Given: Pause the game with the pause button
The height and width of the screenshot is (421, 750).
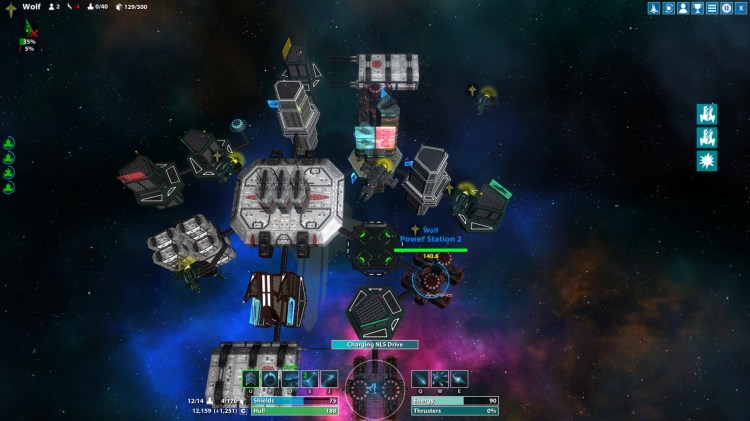Looking at the screenshot, I should tap(726, 8).
